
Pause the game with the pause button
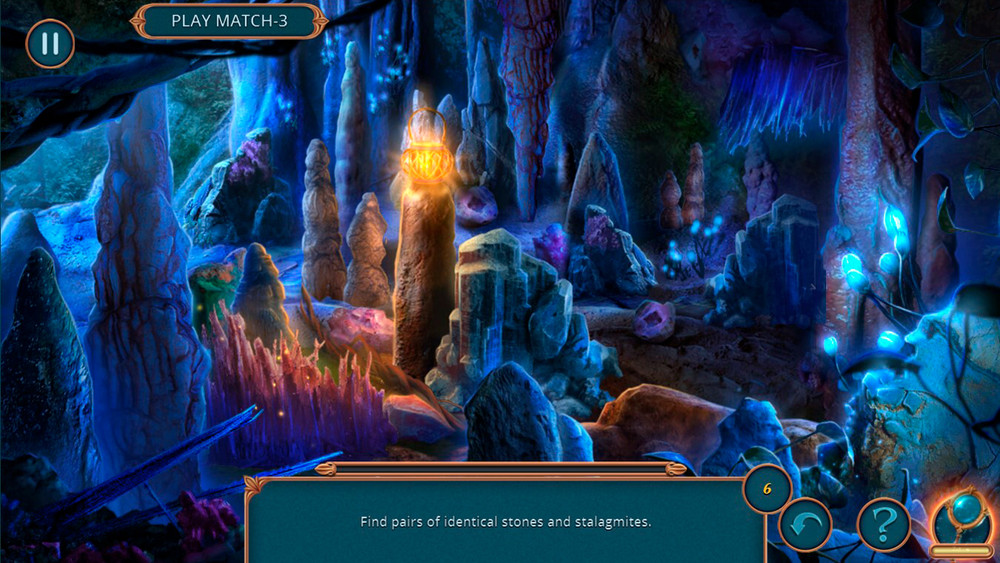point(49,44)
